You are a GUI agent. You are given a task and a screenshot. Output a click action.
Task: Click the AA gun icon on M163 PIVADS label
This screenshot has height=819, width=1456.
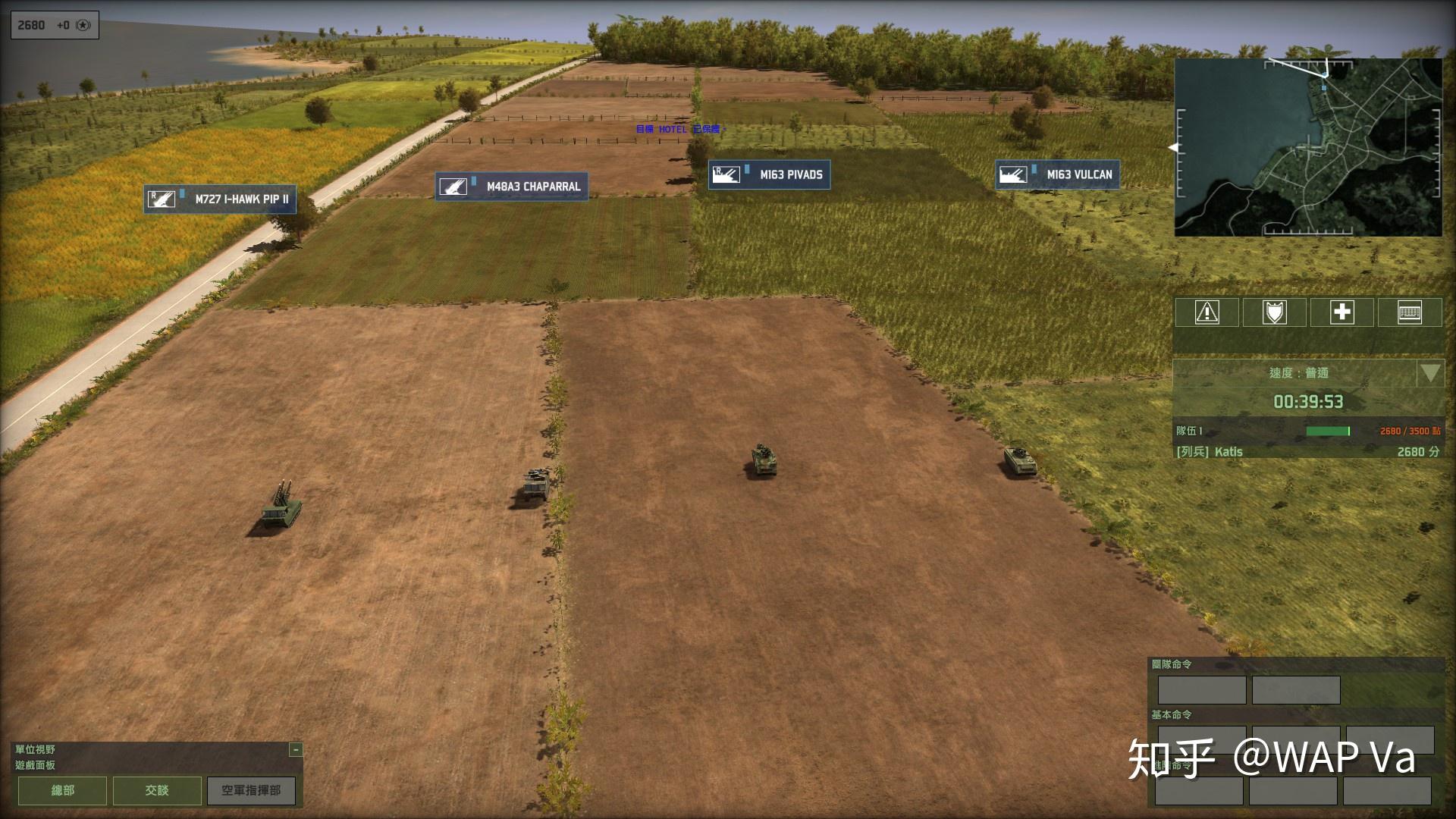click(726, 174)
